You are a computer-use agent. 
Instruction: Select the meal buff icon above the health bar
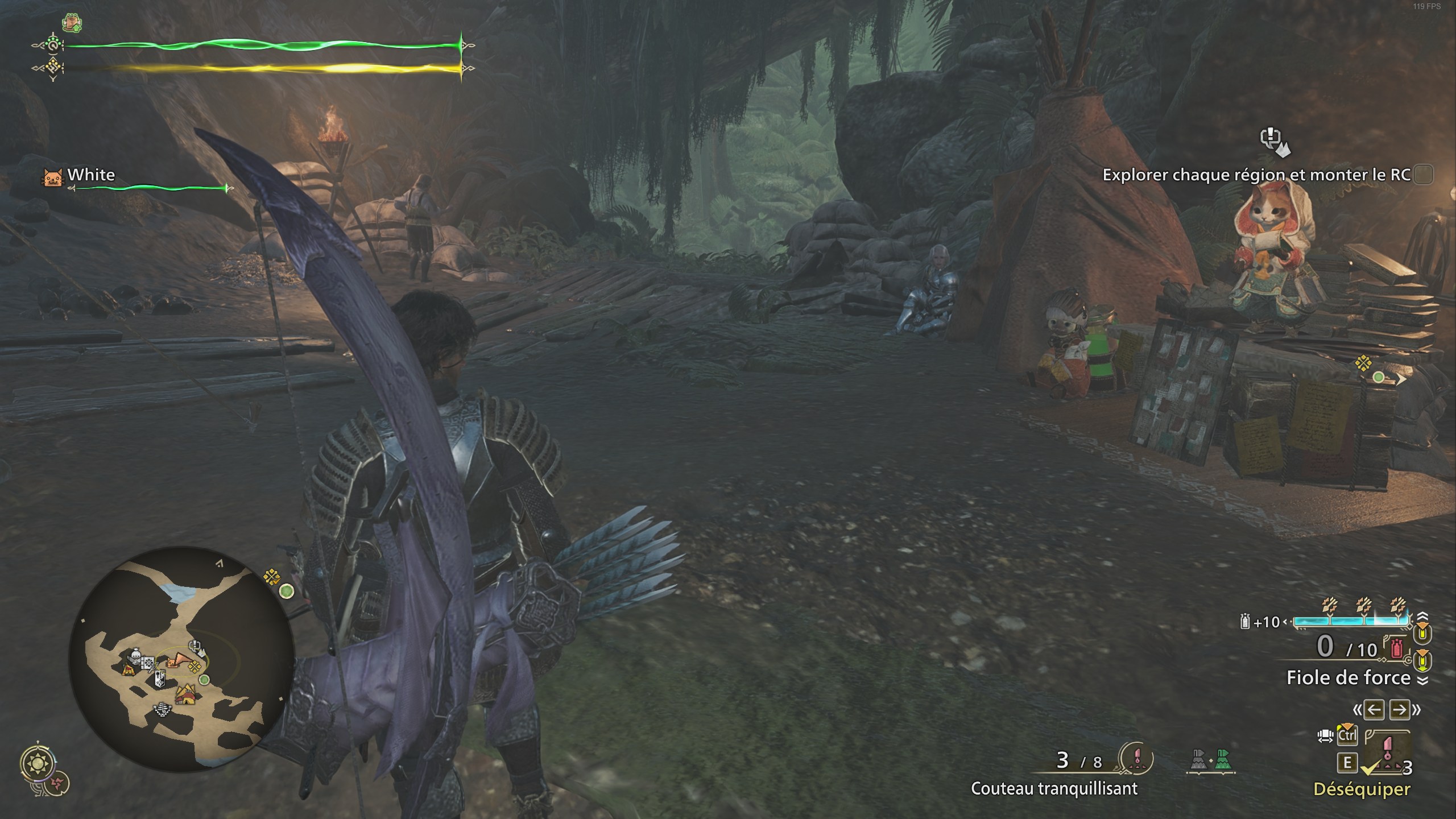71,22
